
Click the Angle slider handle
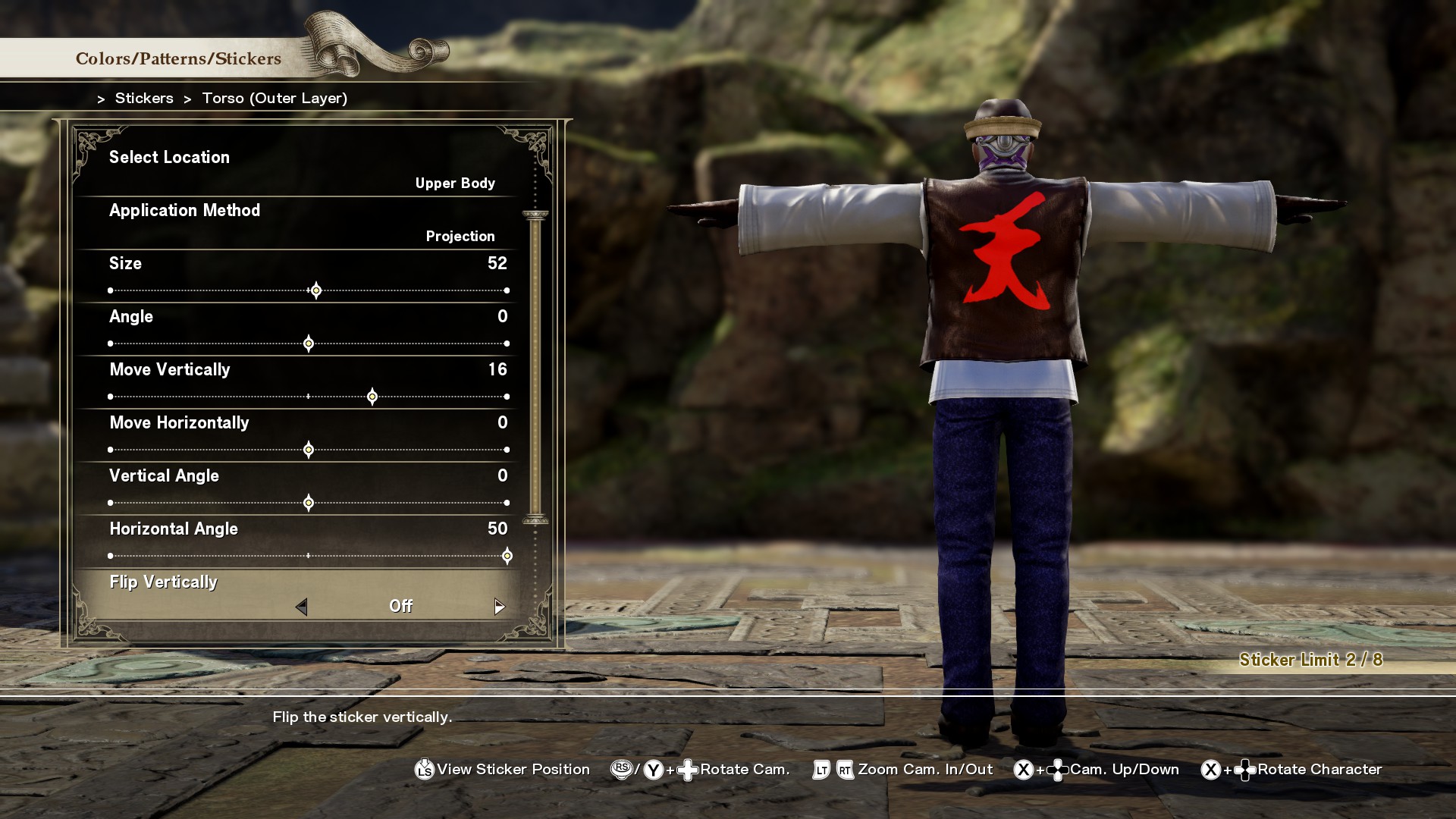(x=309, y=344)
